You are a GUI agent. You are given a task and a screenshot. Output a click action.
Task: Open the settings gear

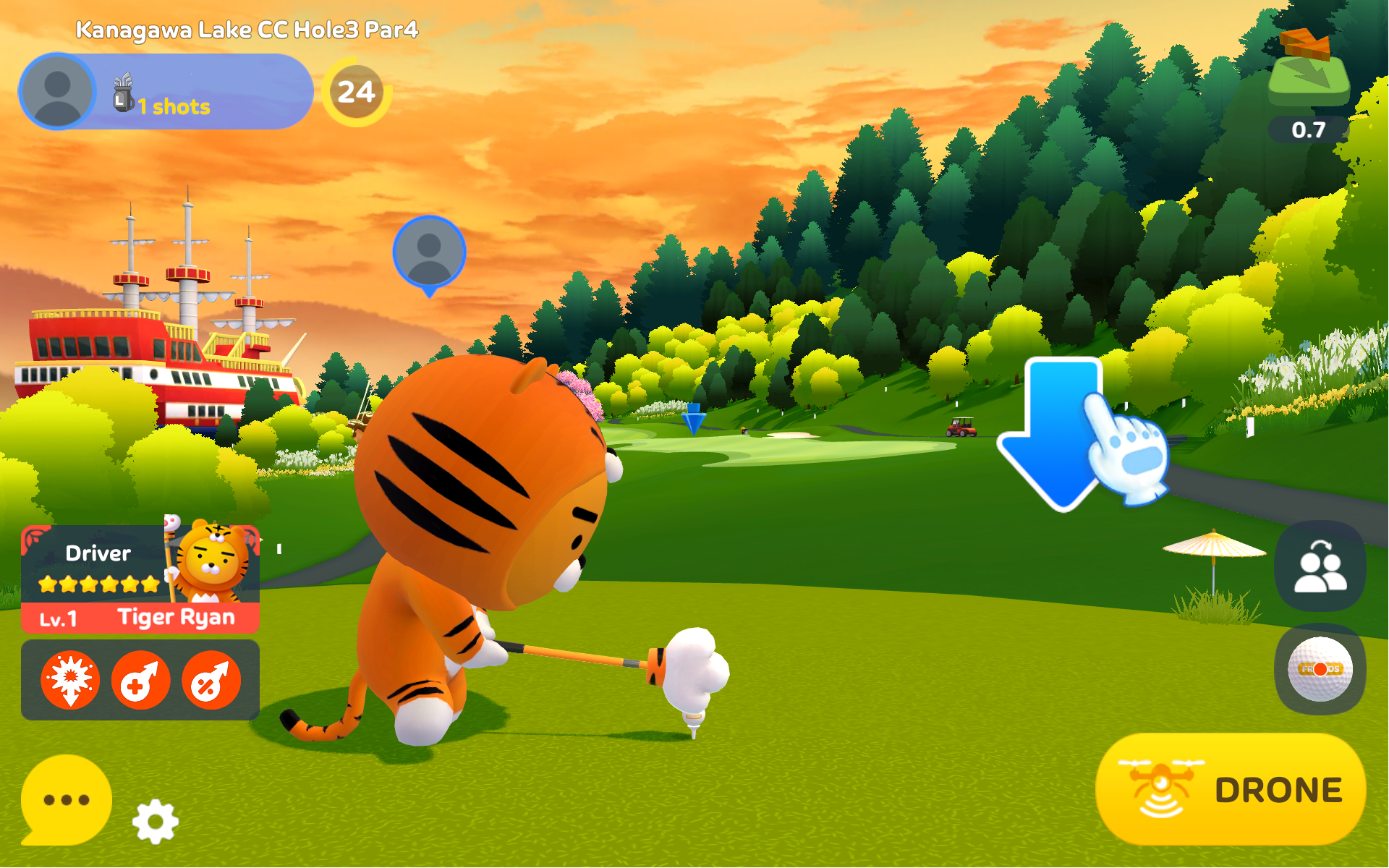[154, 821]
